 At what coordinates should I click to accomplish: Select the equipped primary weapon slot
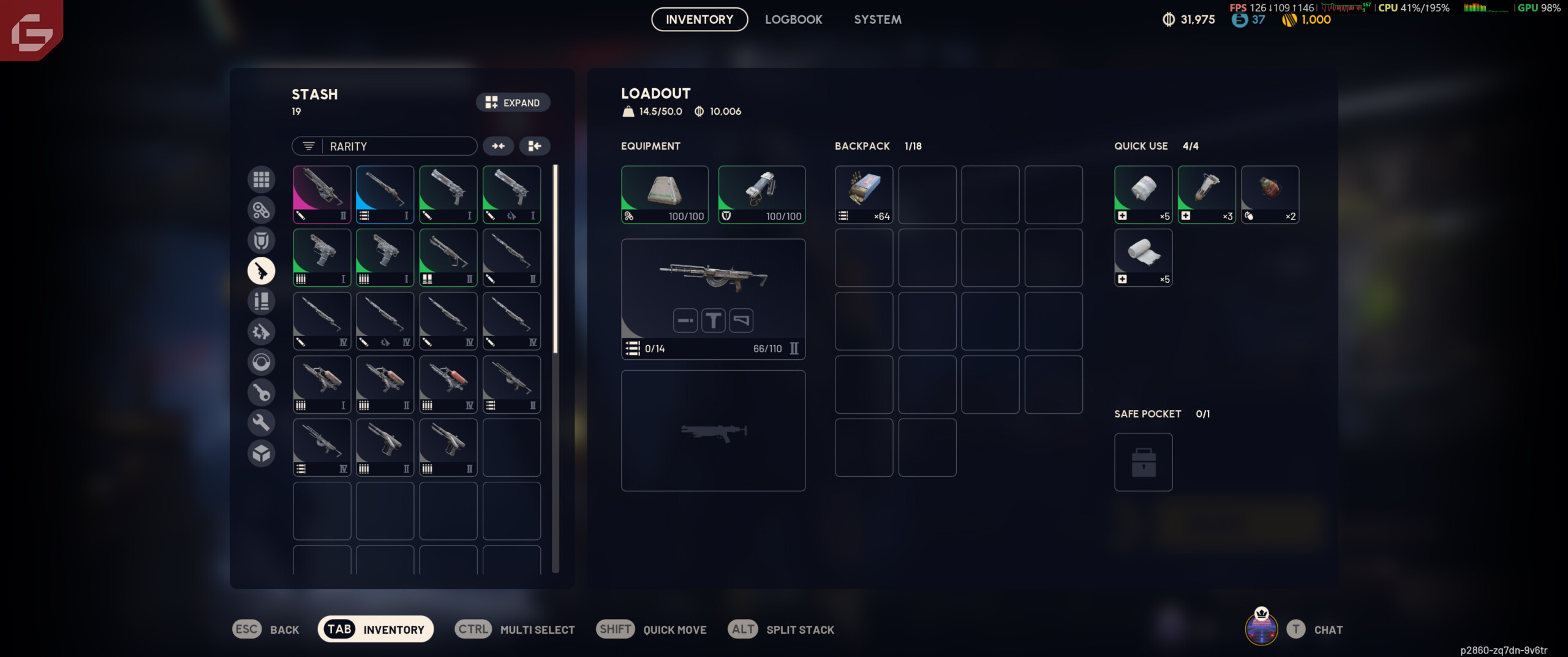(x=713, y=298)
